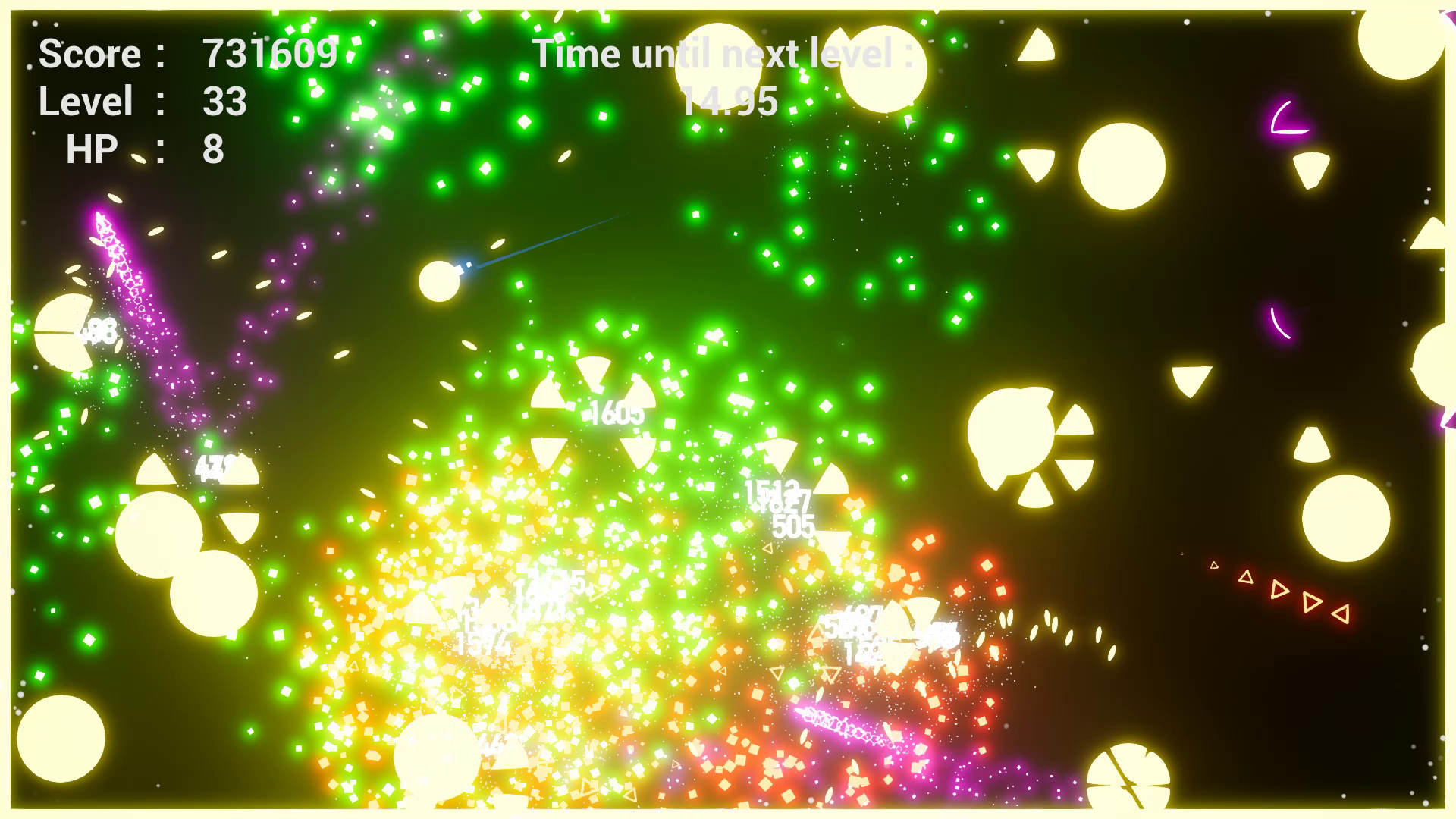The height and width of the screenshot is (819, 1456).
Task: Select the HP value of 8
Action: (215, 149)
